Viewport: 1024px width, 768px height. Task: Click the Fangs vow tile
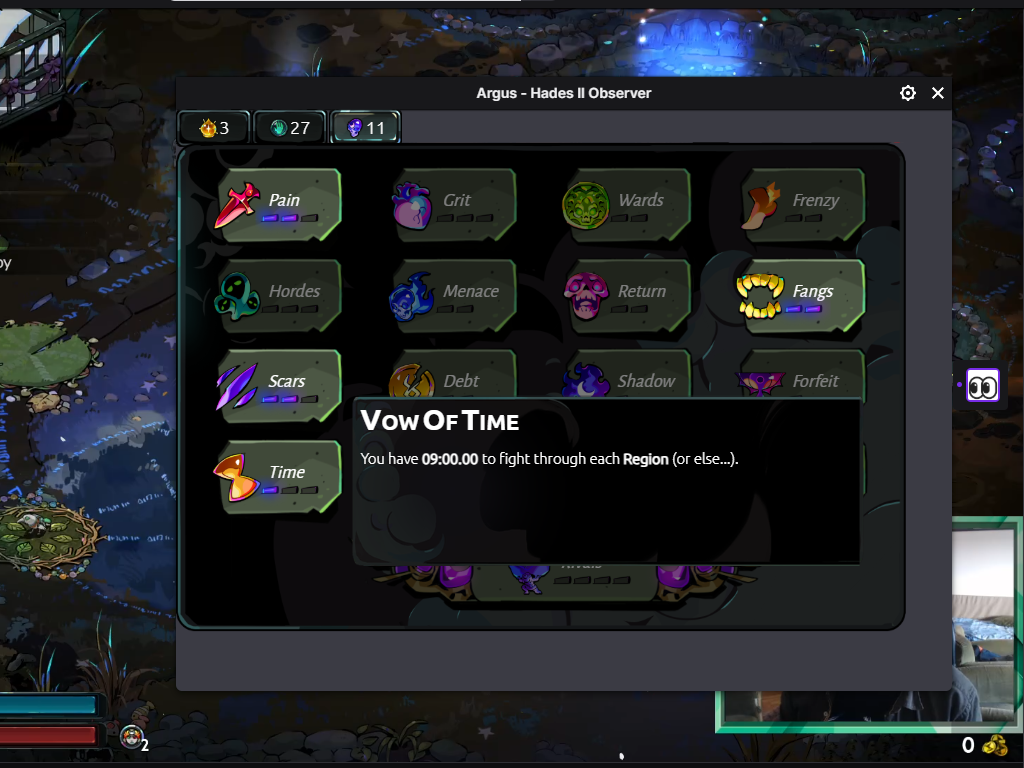pos(801,296)
